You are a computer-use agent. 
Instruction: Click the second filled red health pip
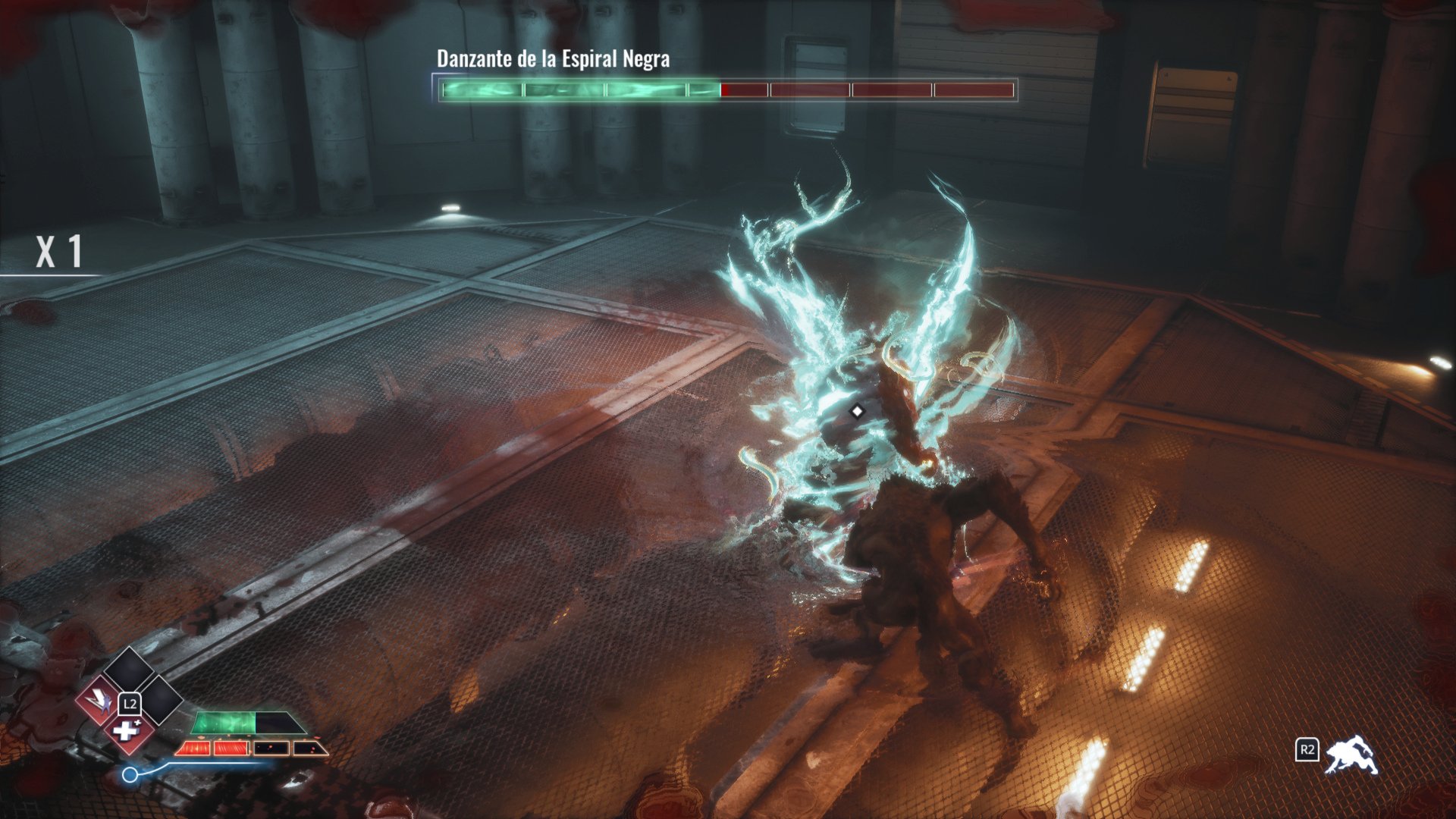232,748
